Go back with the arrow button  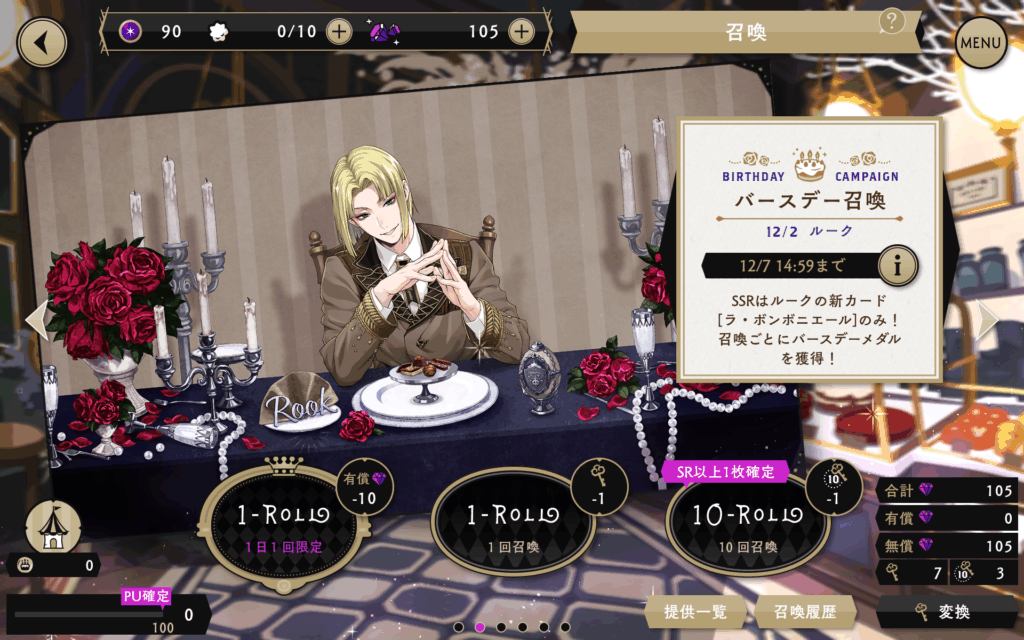(42, 42)
